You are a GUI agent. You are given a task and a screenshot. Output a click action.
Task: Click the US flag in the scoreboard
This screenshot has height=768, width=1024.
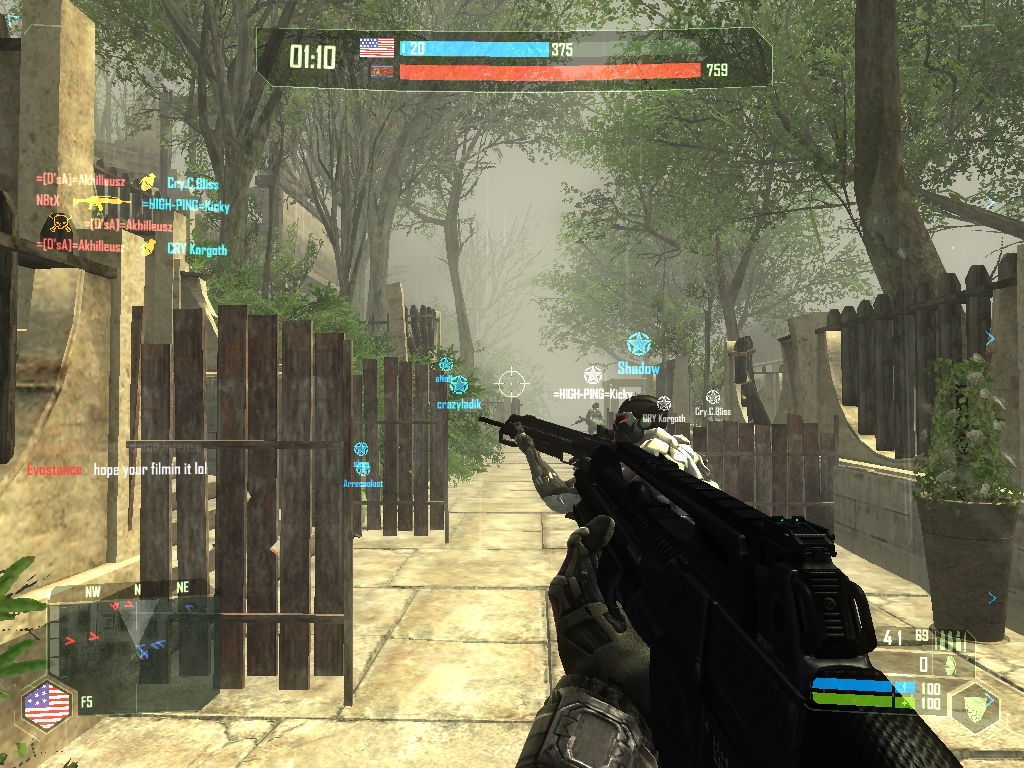[377, 47]
